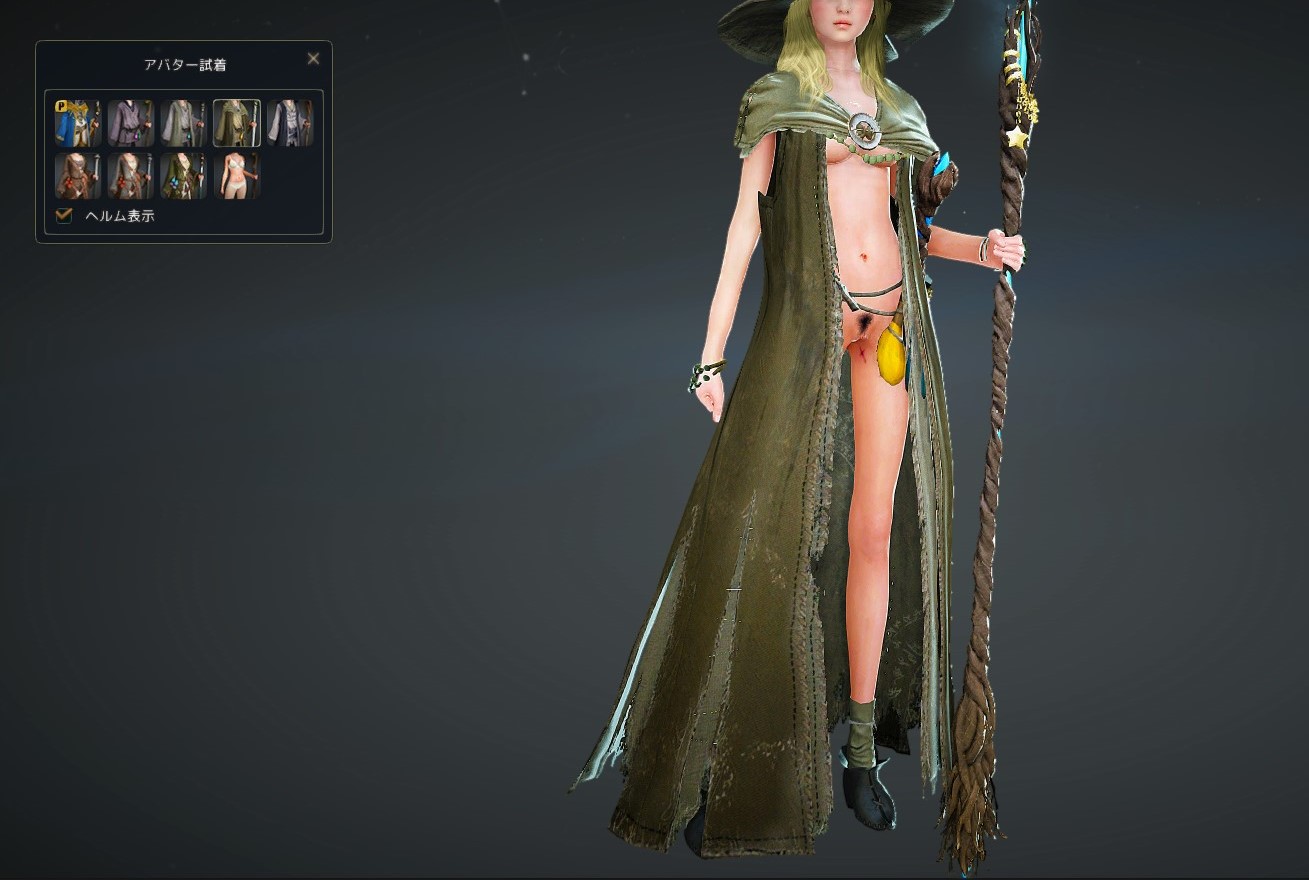The height and width of the screenshot is (880, 1309).
Task: Select the gray hooded robe costume
Action: [x=184, y=122]
